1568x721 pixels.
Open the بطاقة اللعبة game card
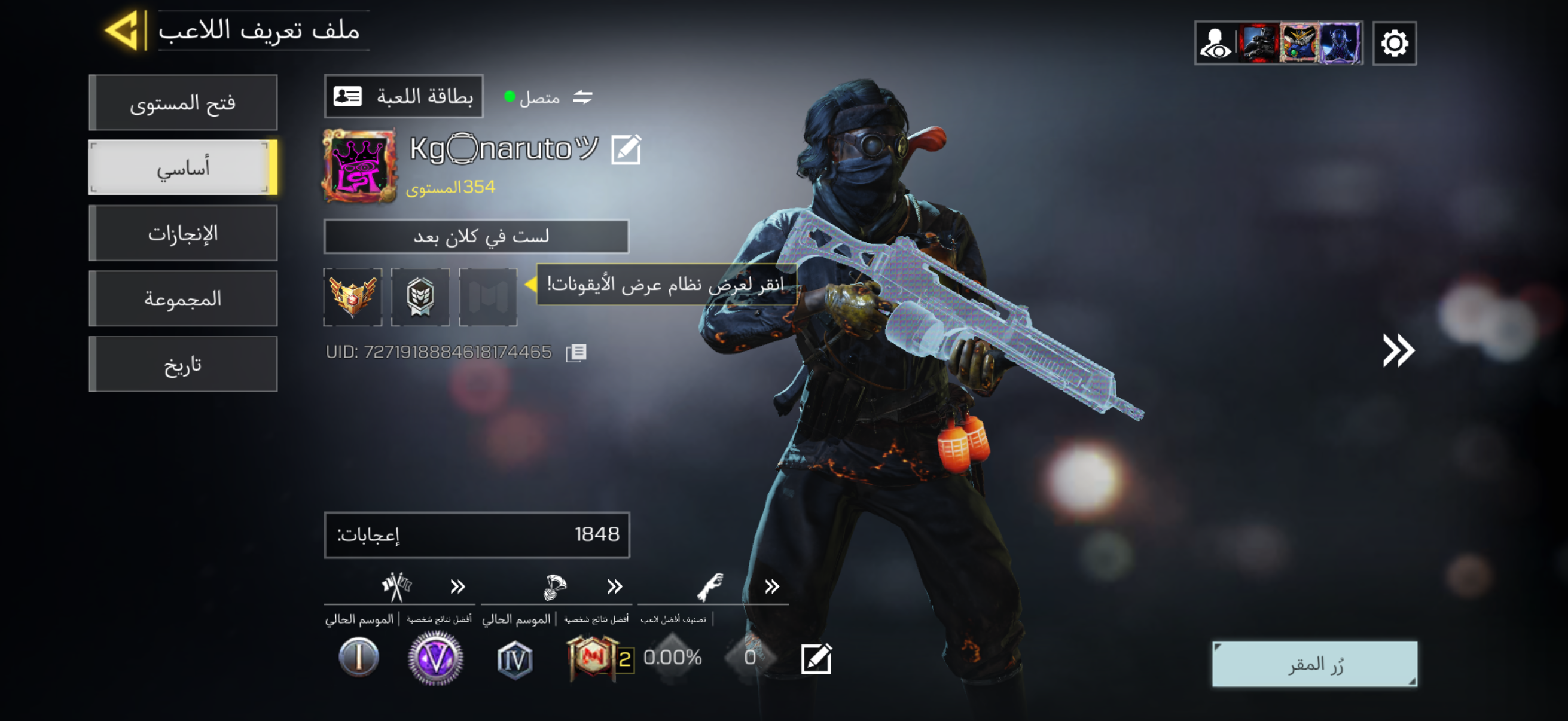point(404,97)
